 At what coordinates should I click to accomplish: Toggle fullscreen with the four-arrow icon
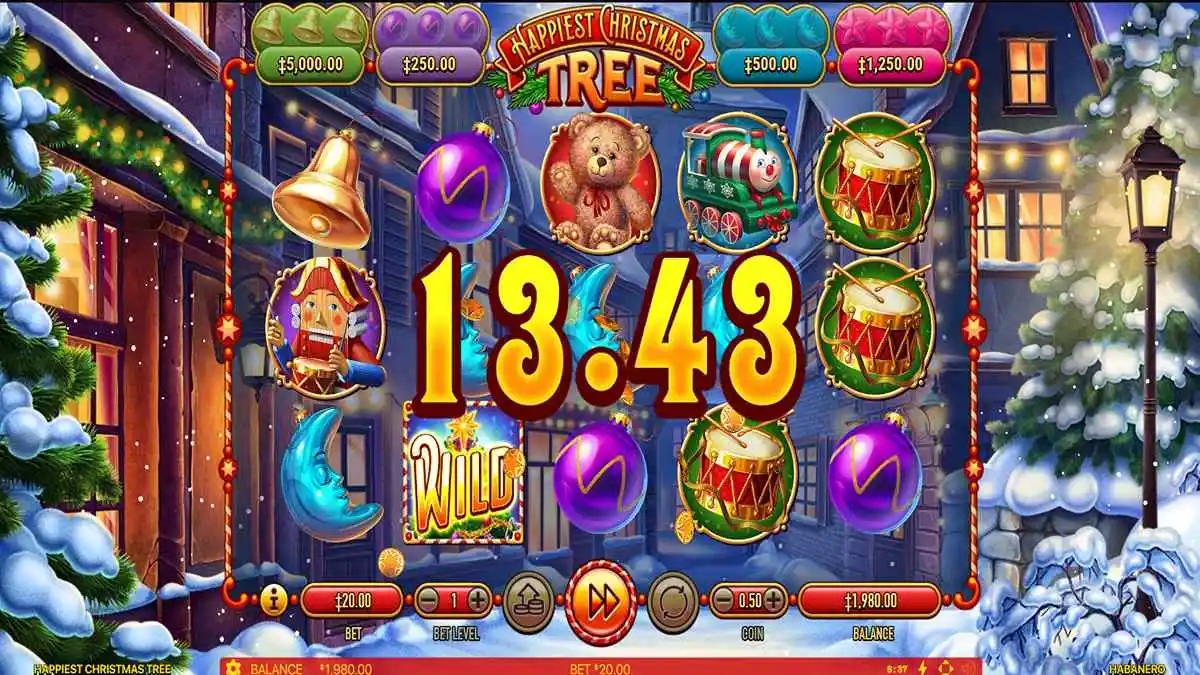click(x=945, y=667)
